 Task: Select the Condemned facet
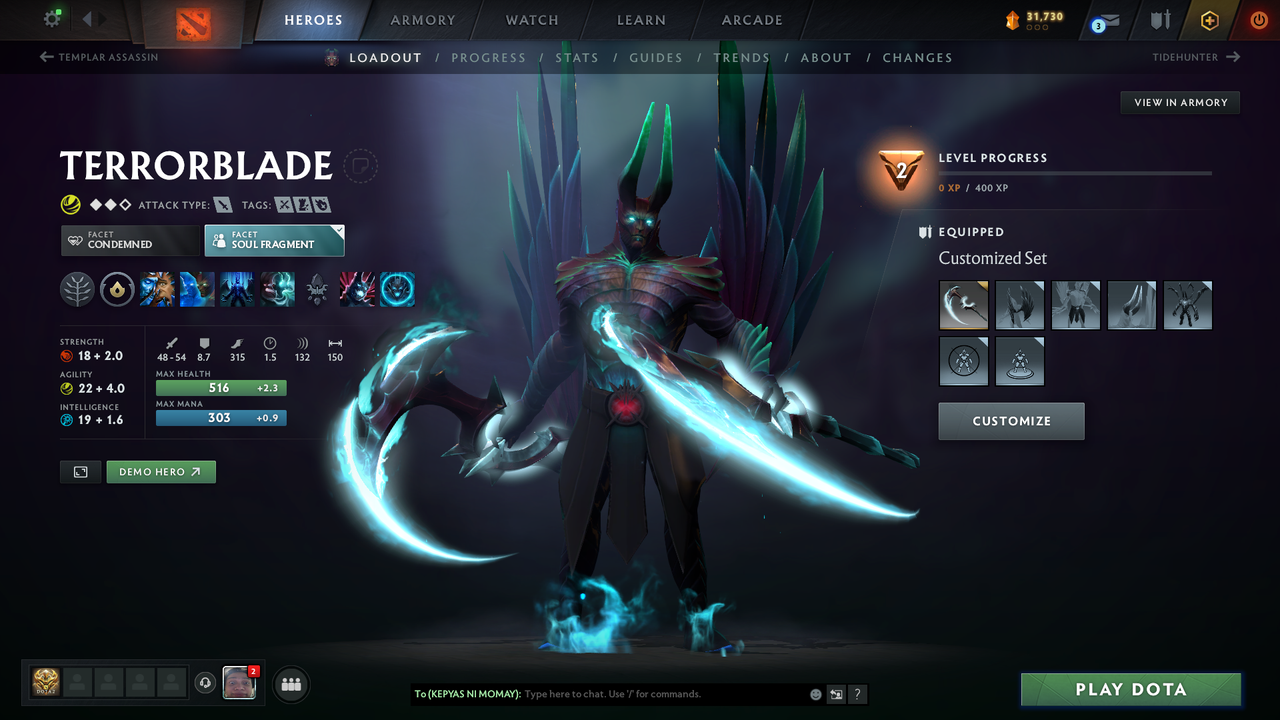coord(130,240)
